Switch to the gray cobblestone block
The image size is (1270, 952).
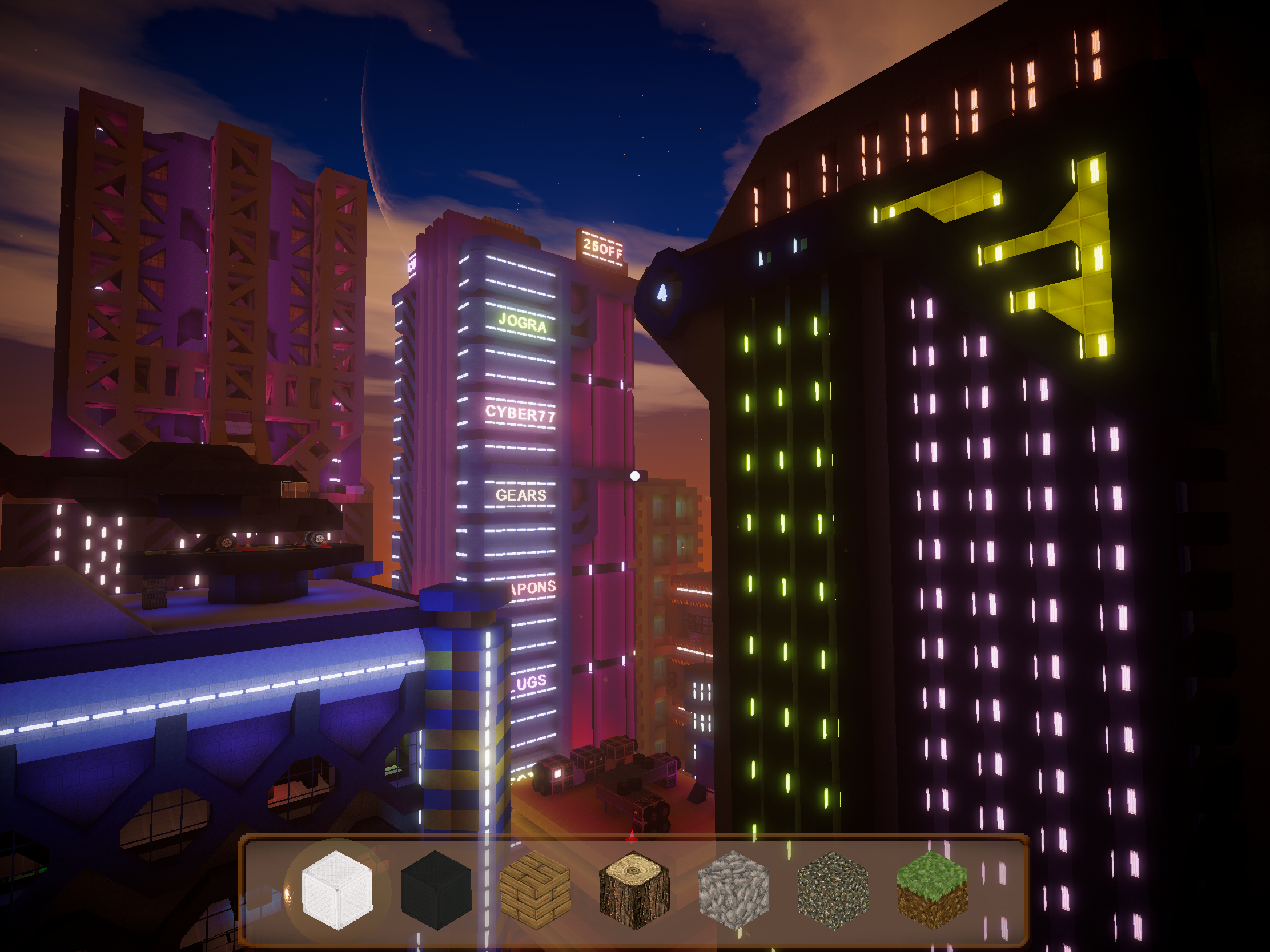click(734, 890)
